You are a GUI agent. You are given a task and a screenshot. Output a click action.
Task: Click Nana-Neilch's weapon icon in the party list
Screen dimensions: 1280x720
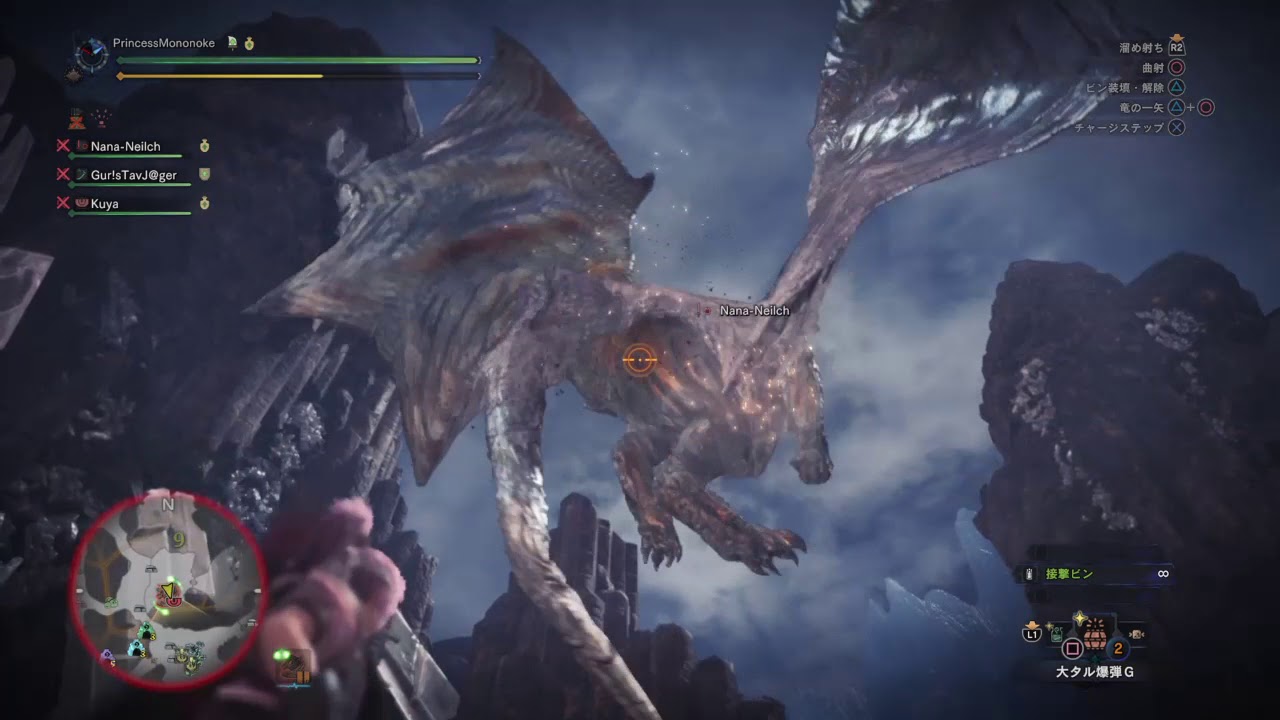point(81,146)
